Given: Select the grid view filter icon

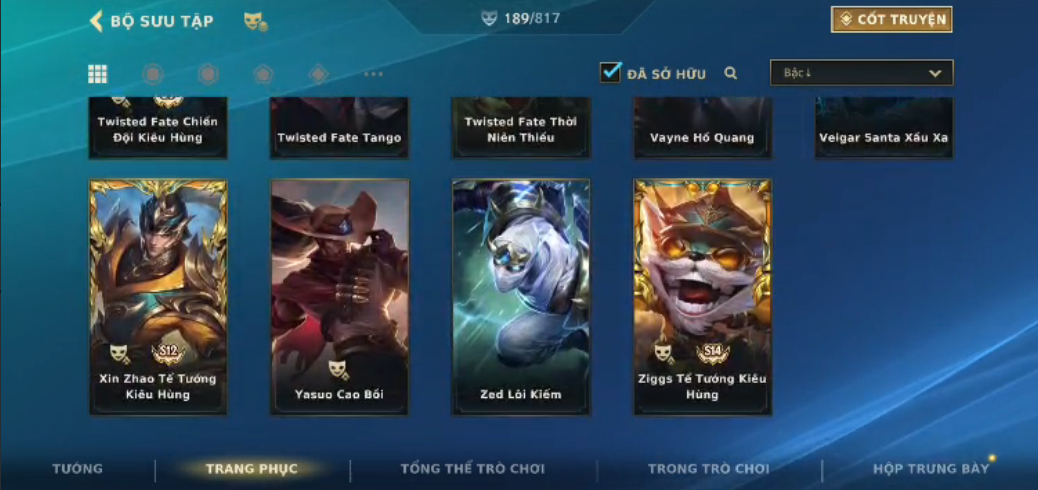Looking at the screenshot, I should tap(98, 73).
